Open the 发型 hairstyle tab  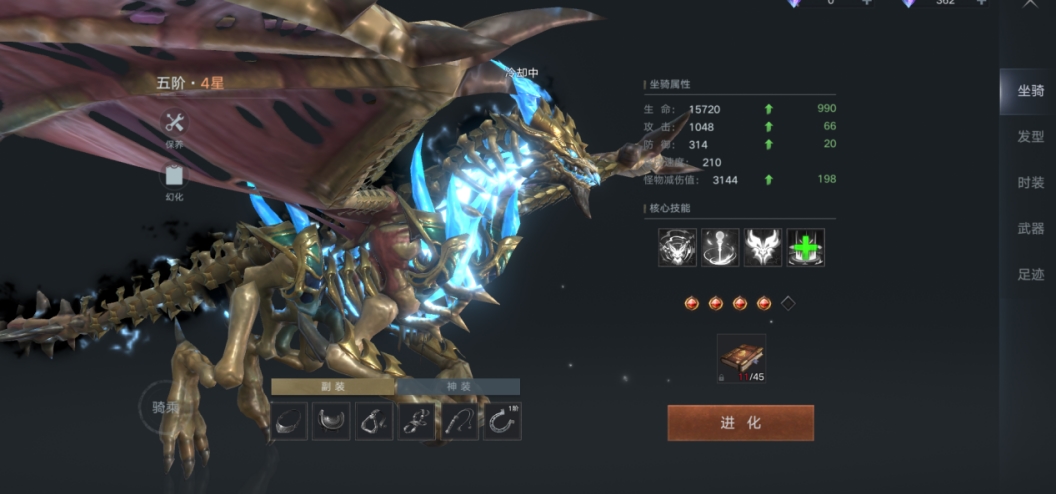1030,137
